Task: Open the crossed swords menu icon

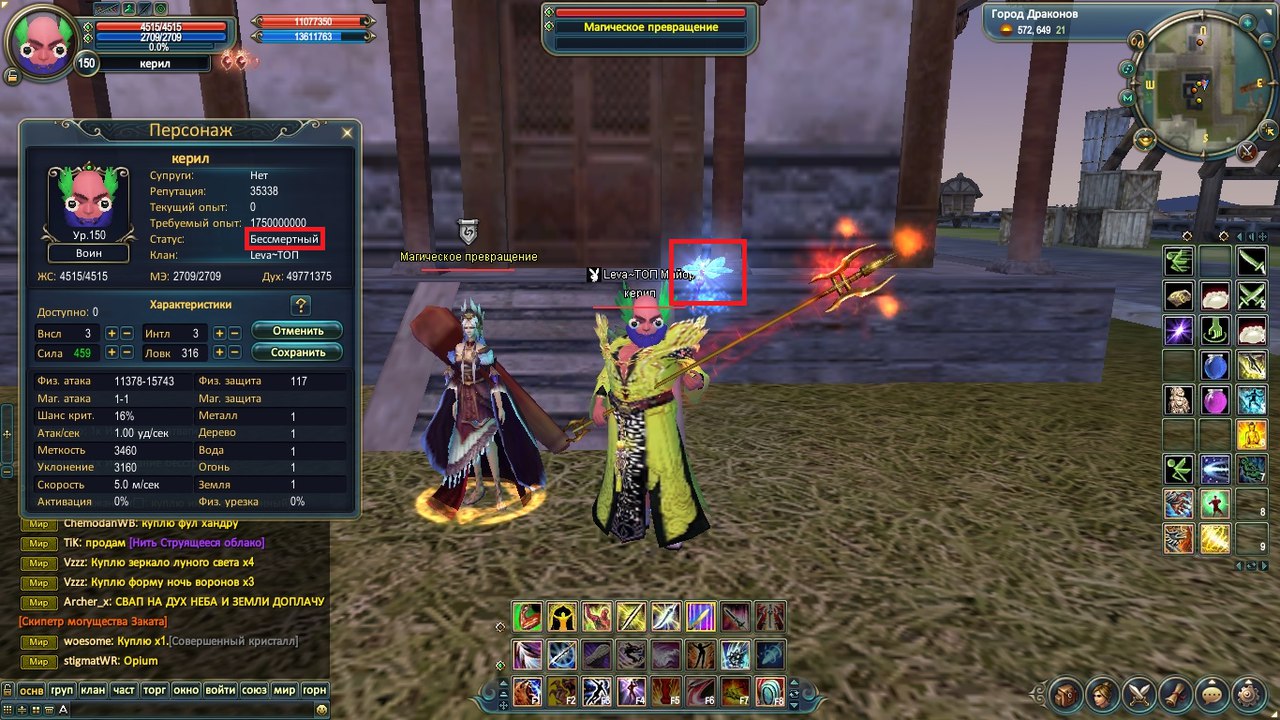Action: click(1140, 692)
